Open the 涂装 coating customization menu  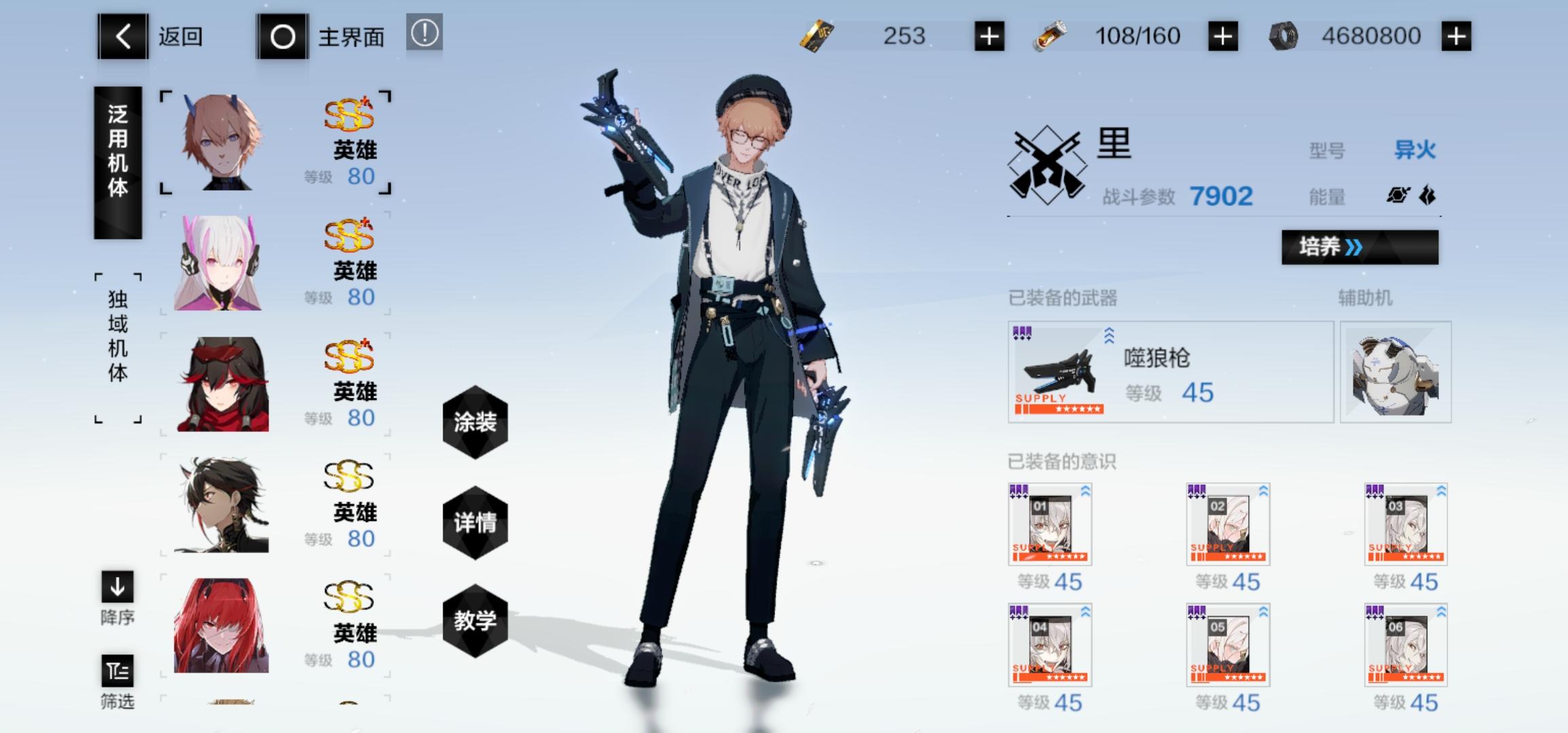475,422
